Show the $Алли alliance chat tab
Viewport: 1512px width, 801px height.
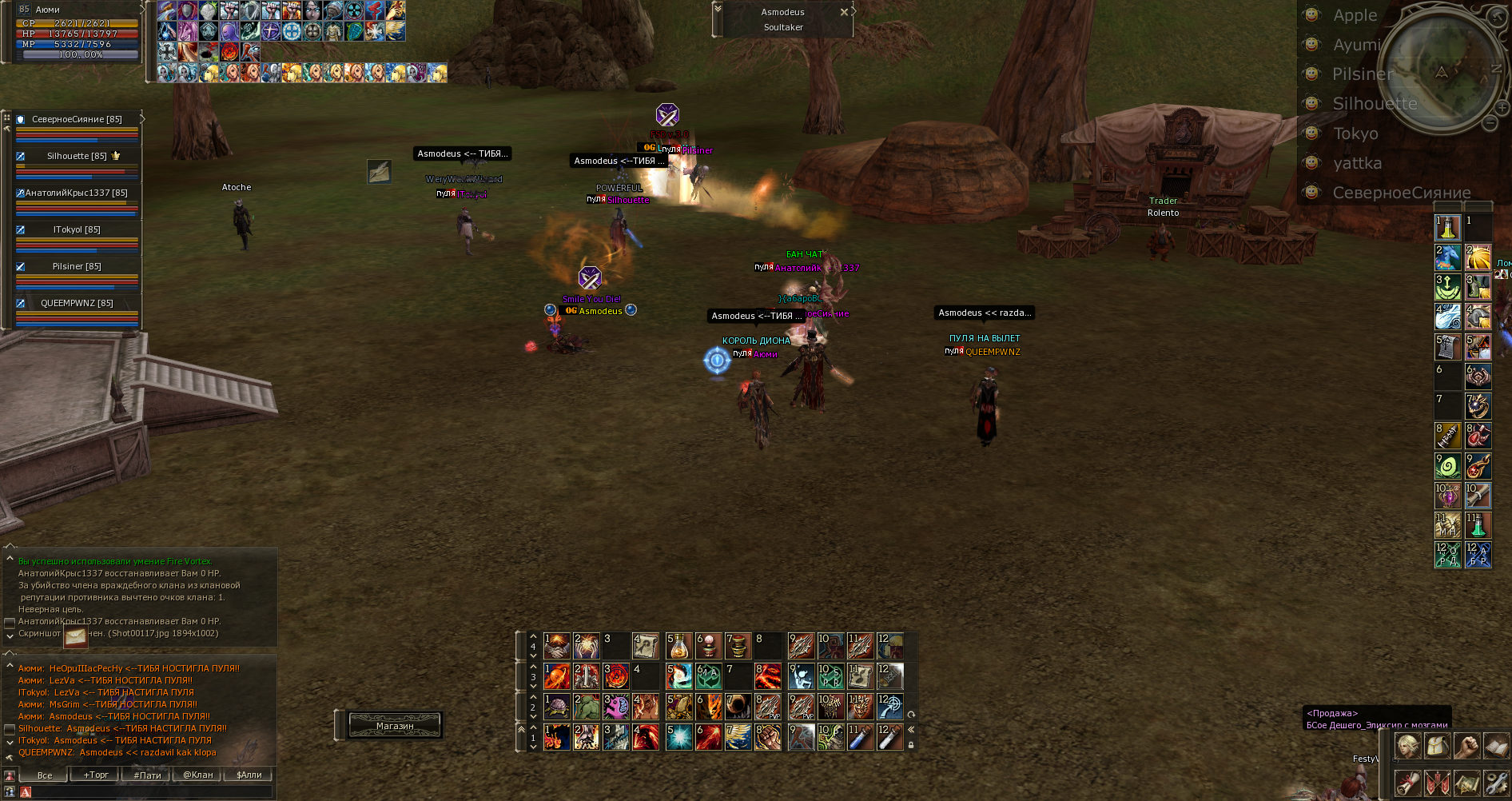(249, 775)
